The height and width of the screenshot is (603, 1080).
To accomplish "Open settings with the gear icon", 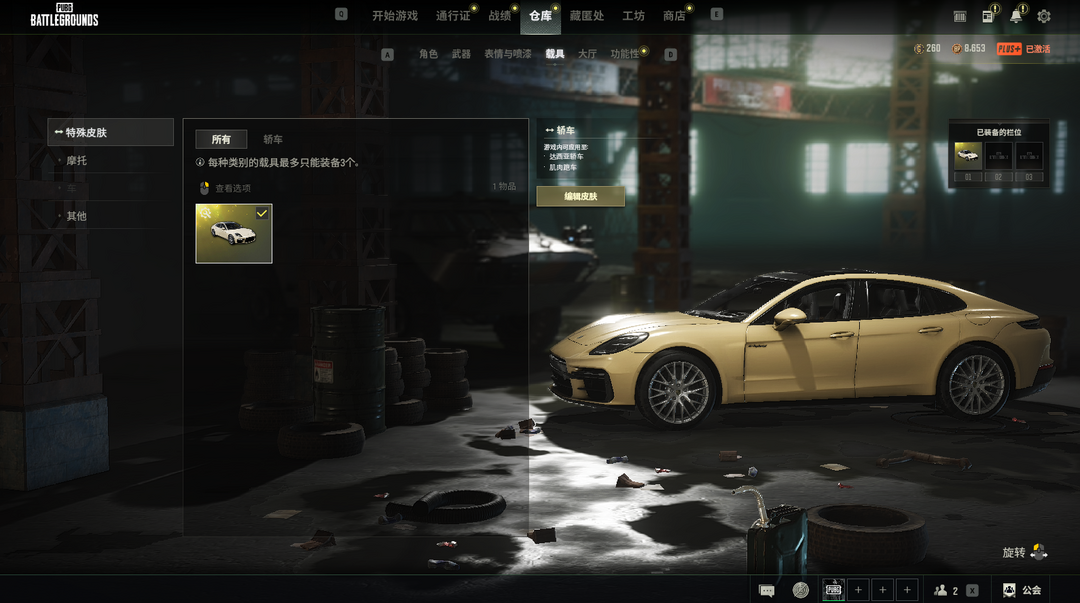I will (1044, 16).
